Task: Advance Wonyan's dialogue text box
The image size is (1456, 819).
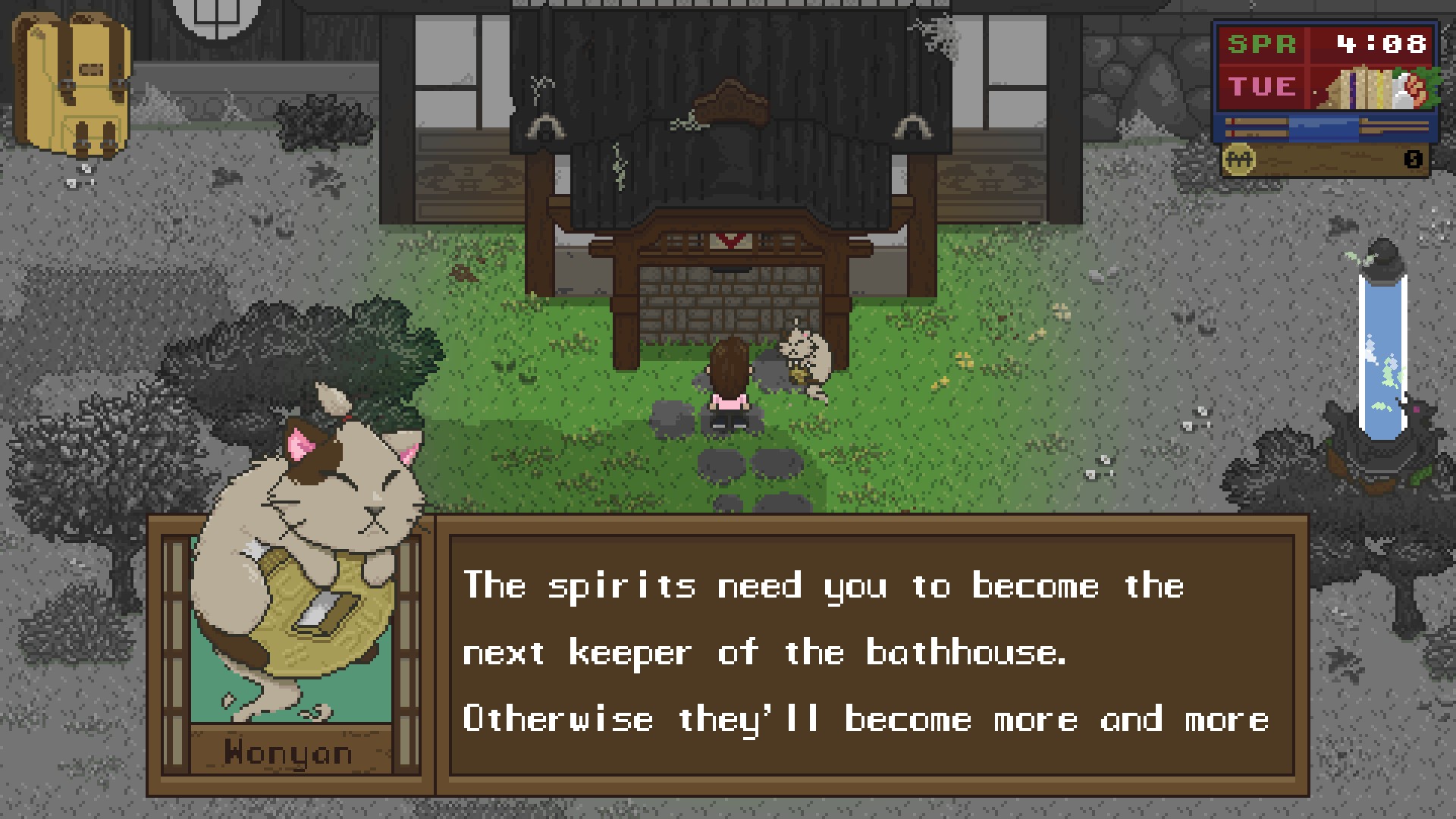Action: 871,654
